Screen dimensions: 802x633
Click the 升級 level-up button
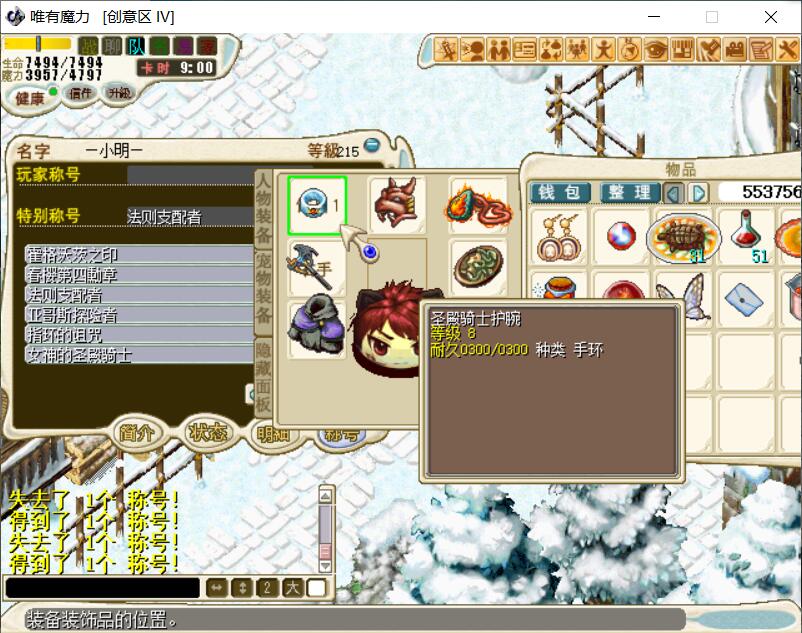(x=118, y=92)
